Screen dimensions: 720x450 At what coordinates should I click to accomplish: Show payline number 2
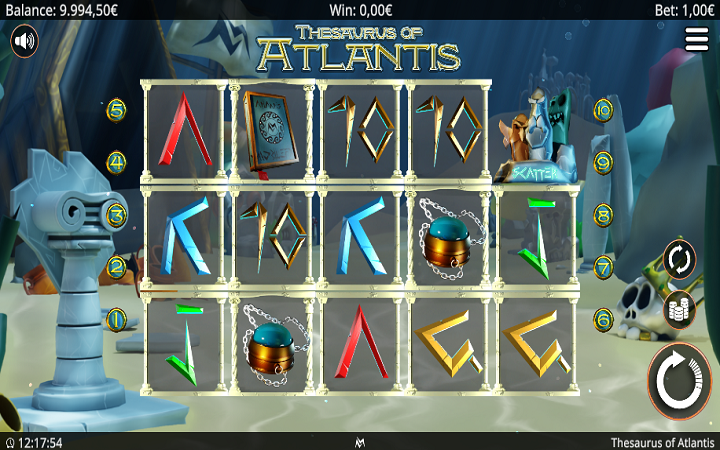tap(117, 267)
